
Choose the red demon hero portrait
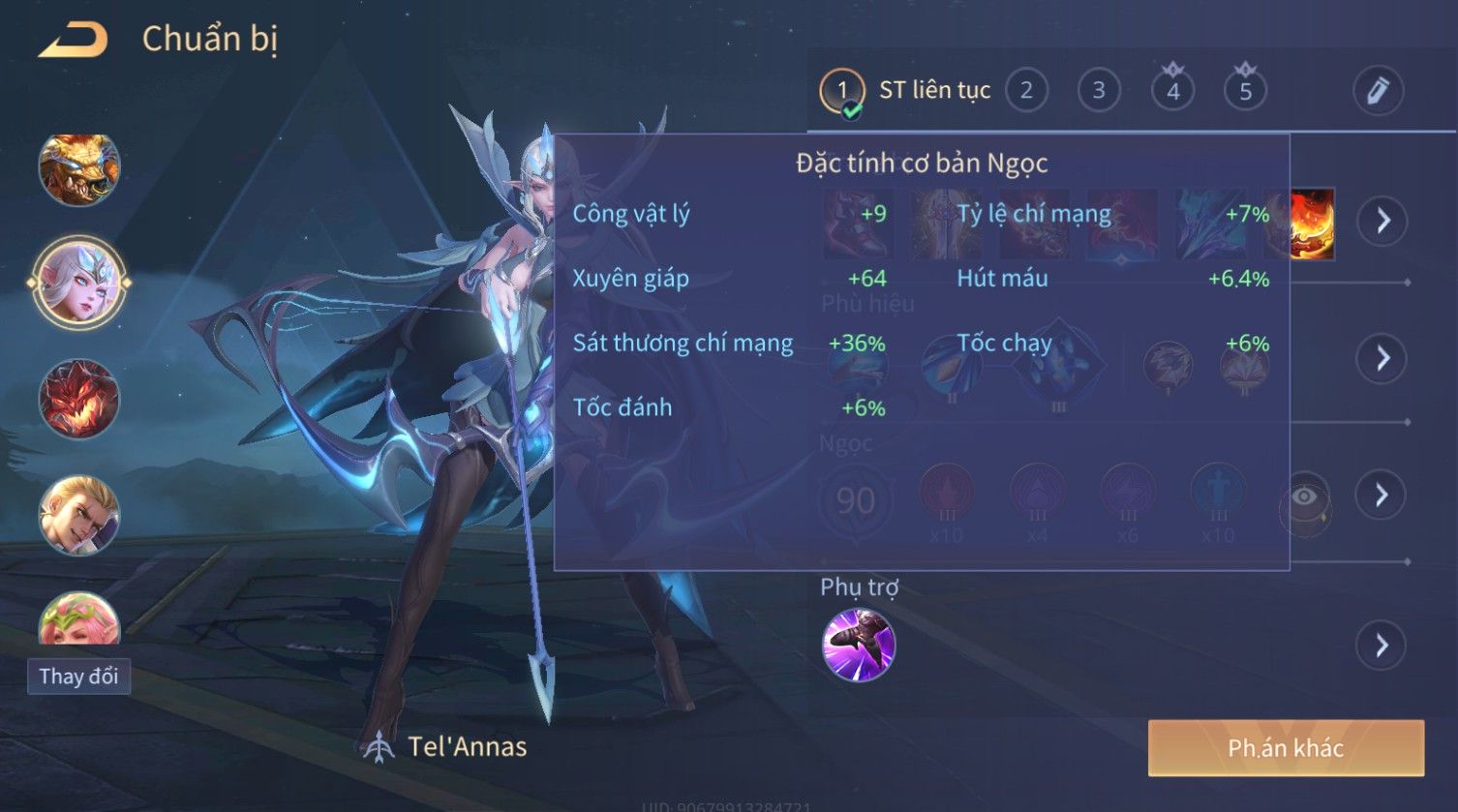tap(79, 399)
